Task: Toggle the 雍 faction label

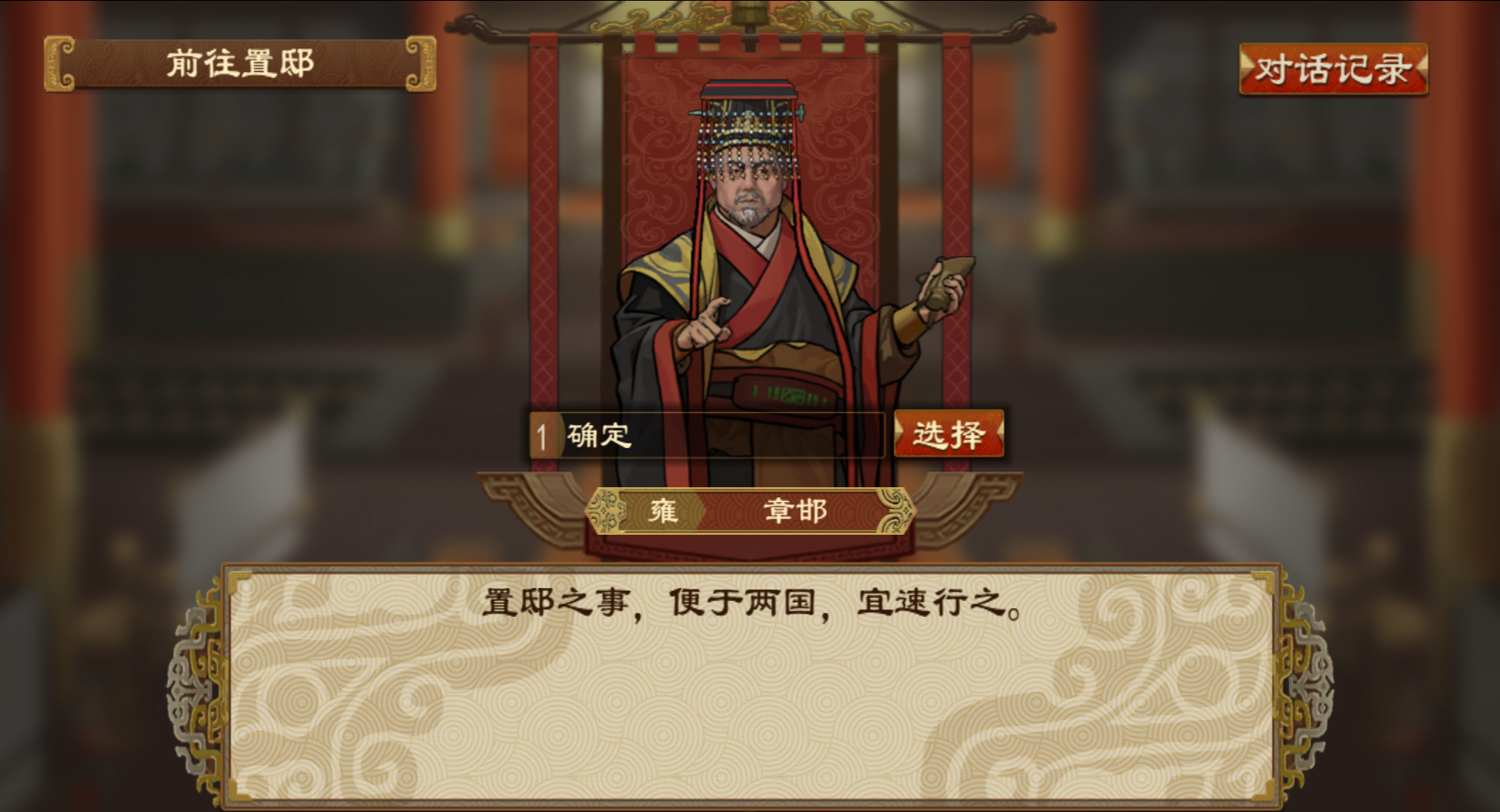Action: point(663,511)
